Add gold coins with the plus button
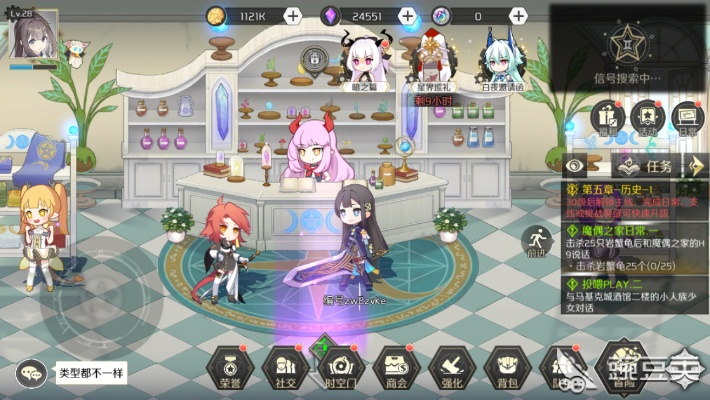Image resolution: width=710 pixels, height=400 pixels. (x=292, y=15)
